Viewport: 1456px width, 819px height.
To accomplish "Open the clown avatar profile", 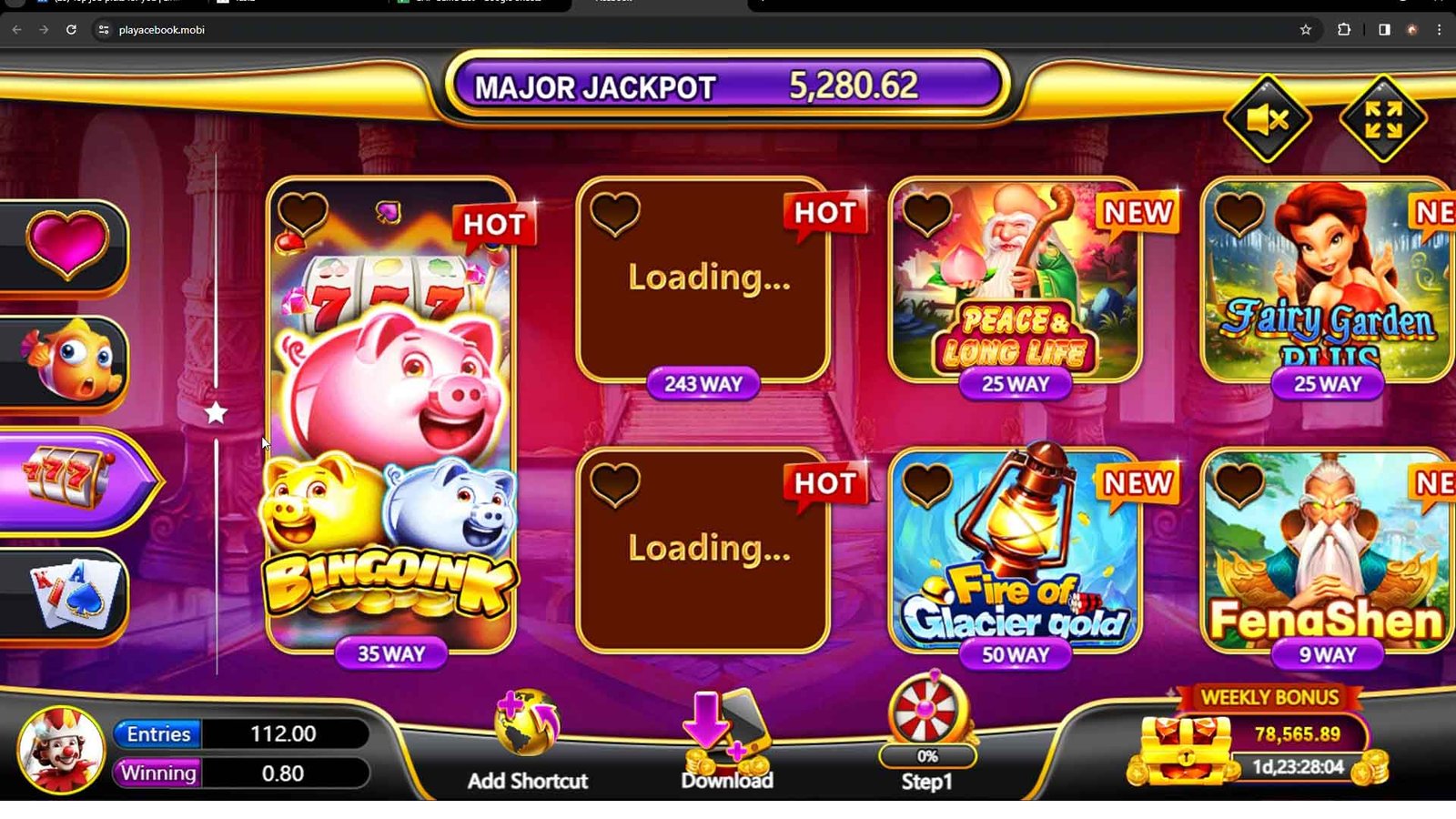I will click(61, 751).
